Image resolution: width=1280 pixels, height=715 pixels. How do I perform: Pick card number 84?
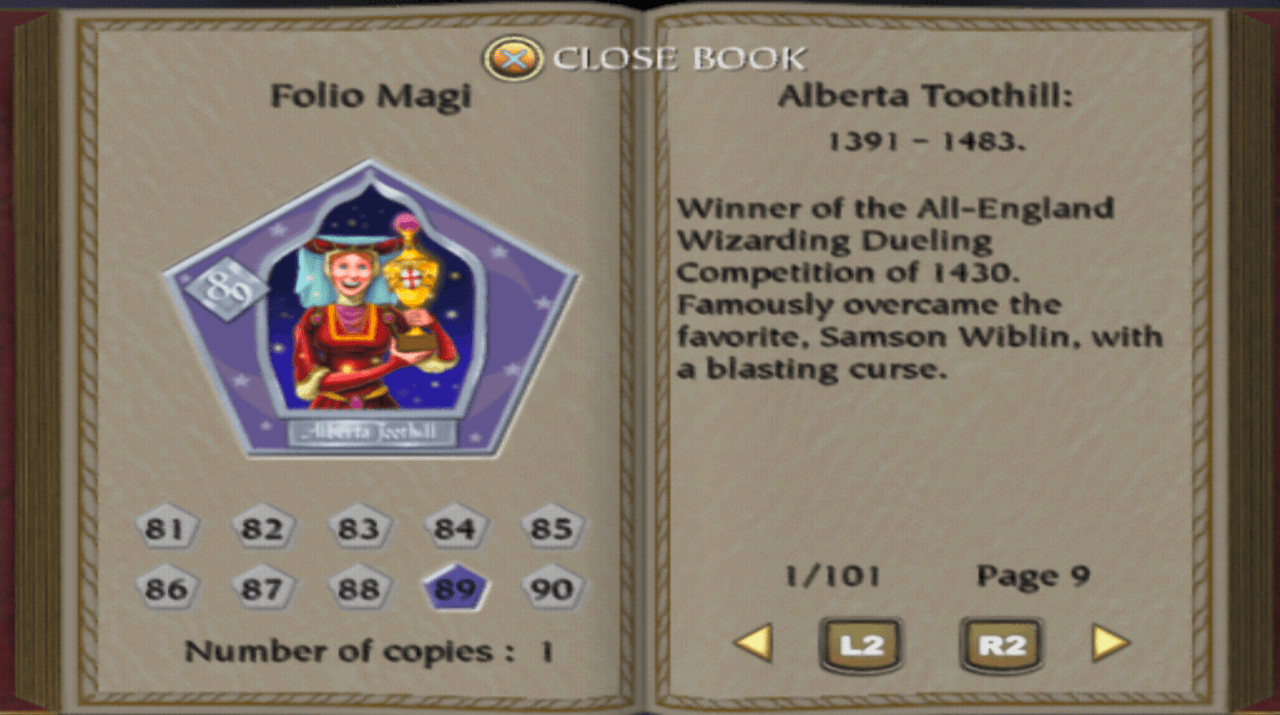(455, 528)
